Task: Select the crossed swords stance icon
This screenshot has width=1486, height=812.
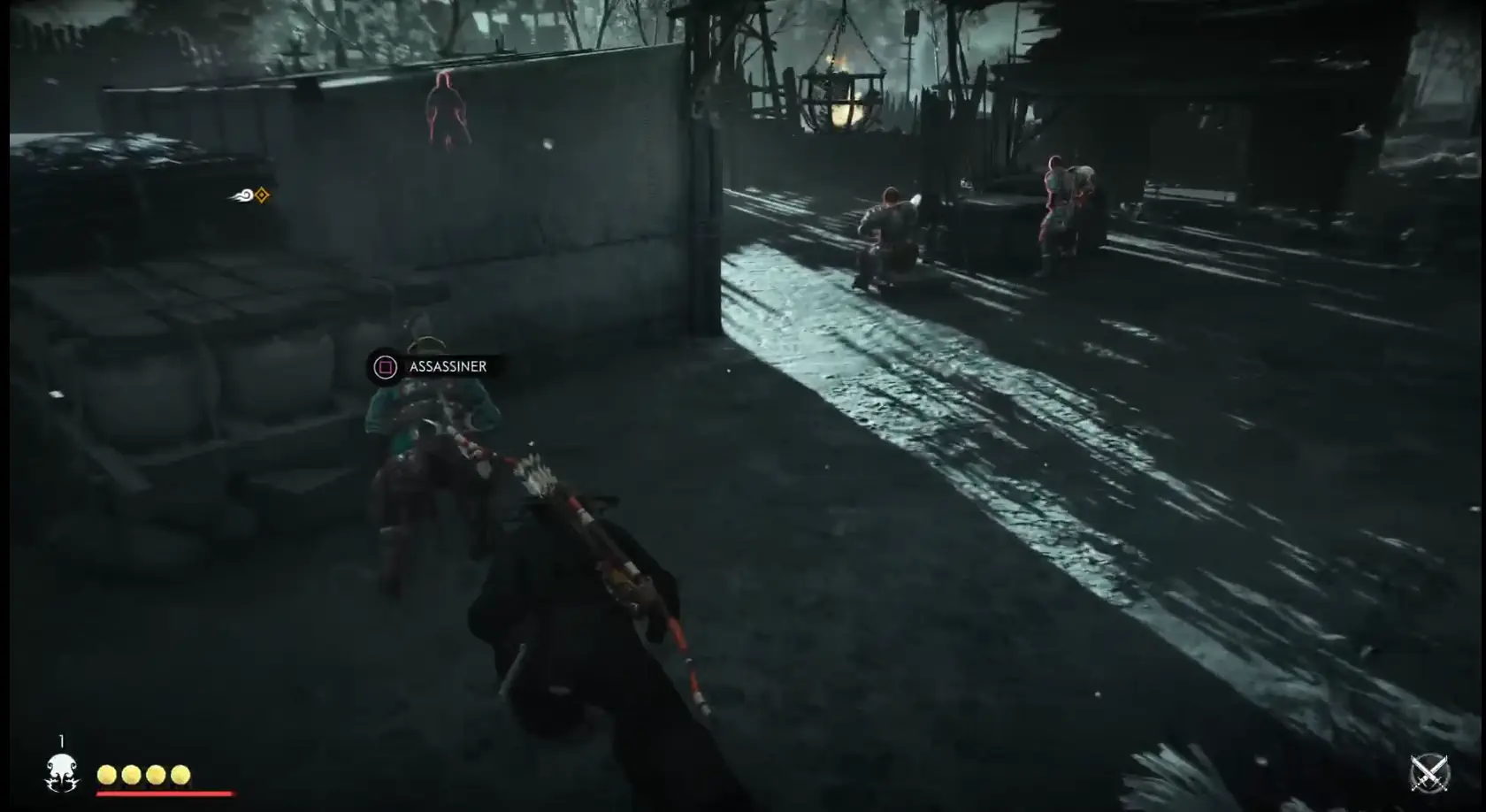Action: pyautogui.click(x=1429, y=773)
